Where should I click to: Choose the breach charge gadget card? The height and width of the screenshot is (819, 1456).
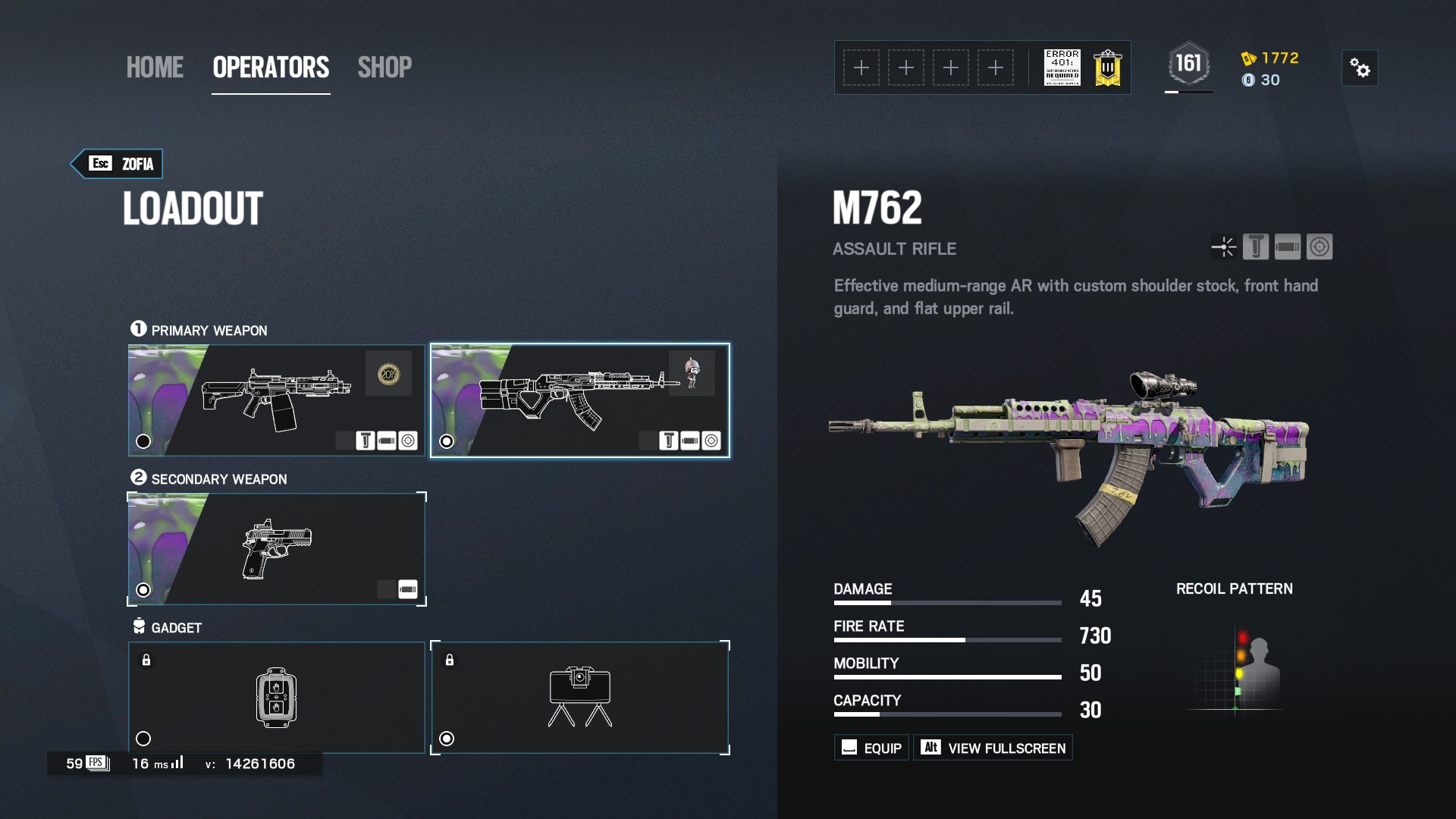pyautogui.click(x=276, y=698)
